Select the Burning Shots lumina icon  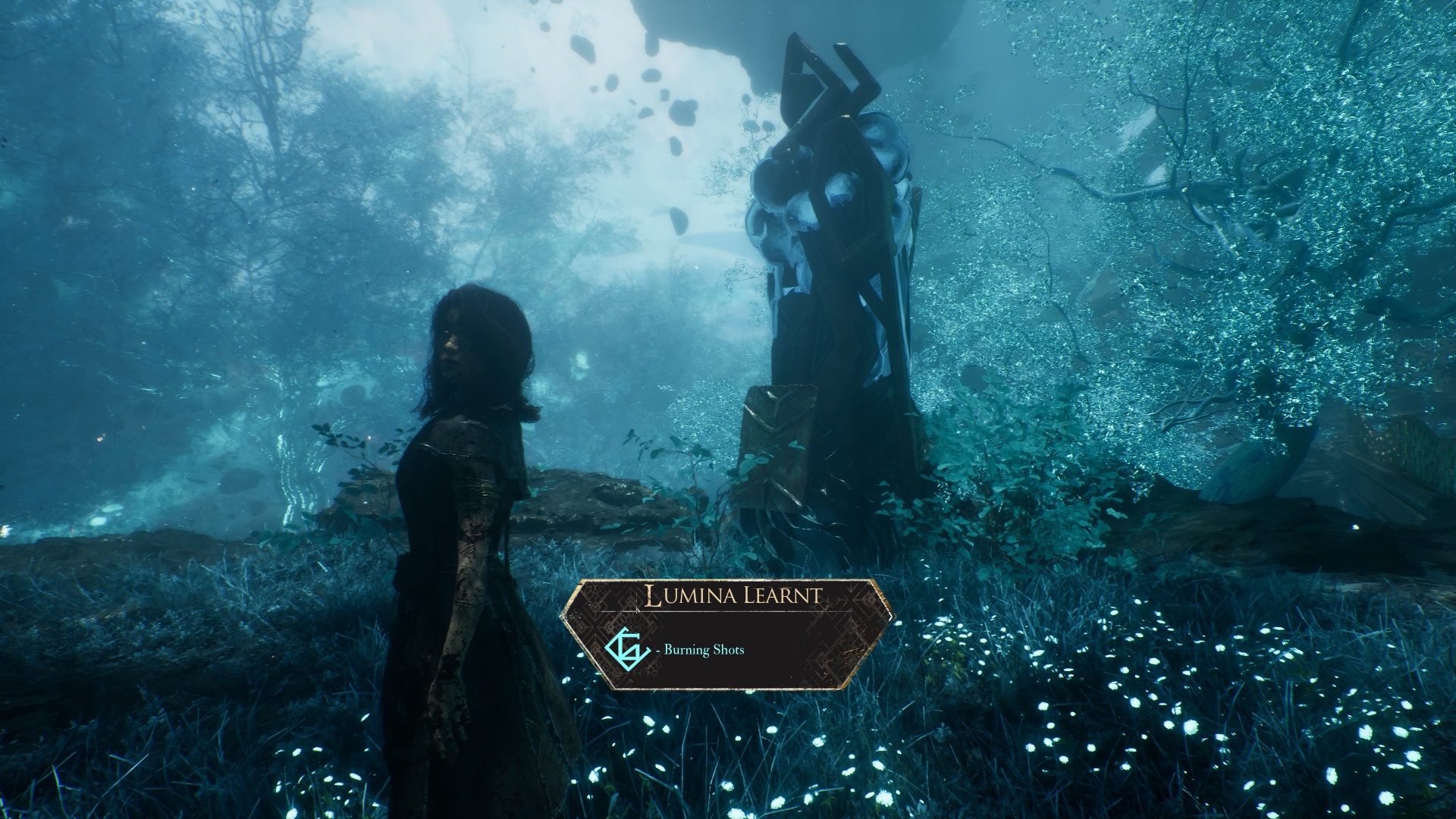tap(626, 649)
